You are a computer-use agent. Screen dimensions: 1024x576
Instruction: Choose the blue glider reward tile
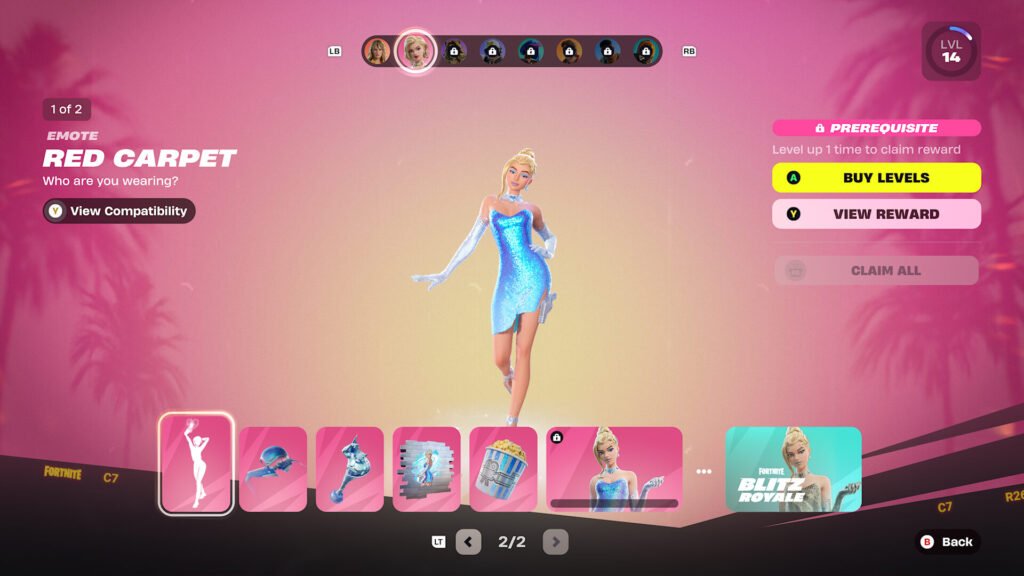point(273,469)
